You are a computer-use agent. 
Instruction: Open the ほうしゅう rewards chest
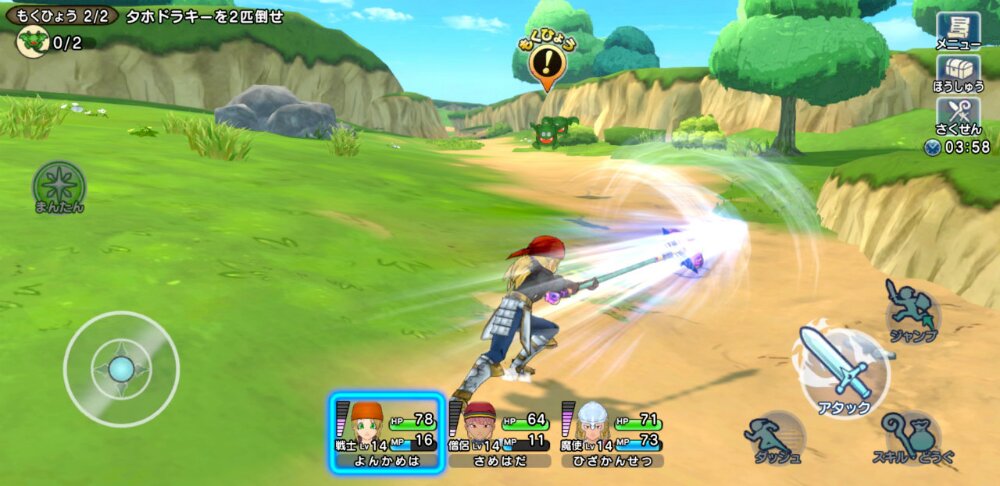pyautogui.click(x=957, y=73)
